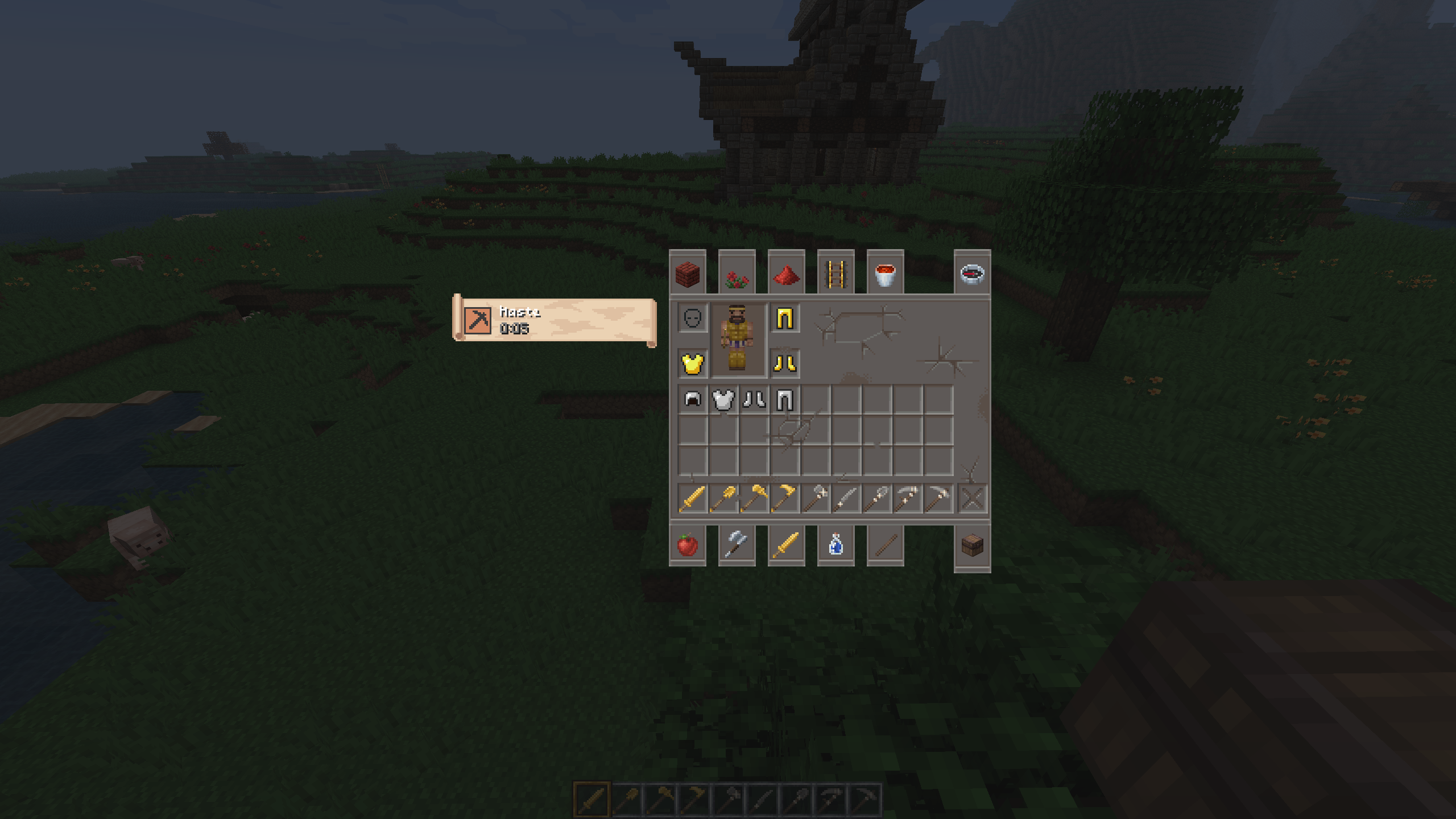
Task: Select the potion brewing tab
Action: [x=836, y=545]
